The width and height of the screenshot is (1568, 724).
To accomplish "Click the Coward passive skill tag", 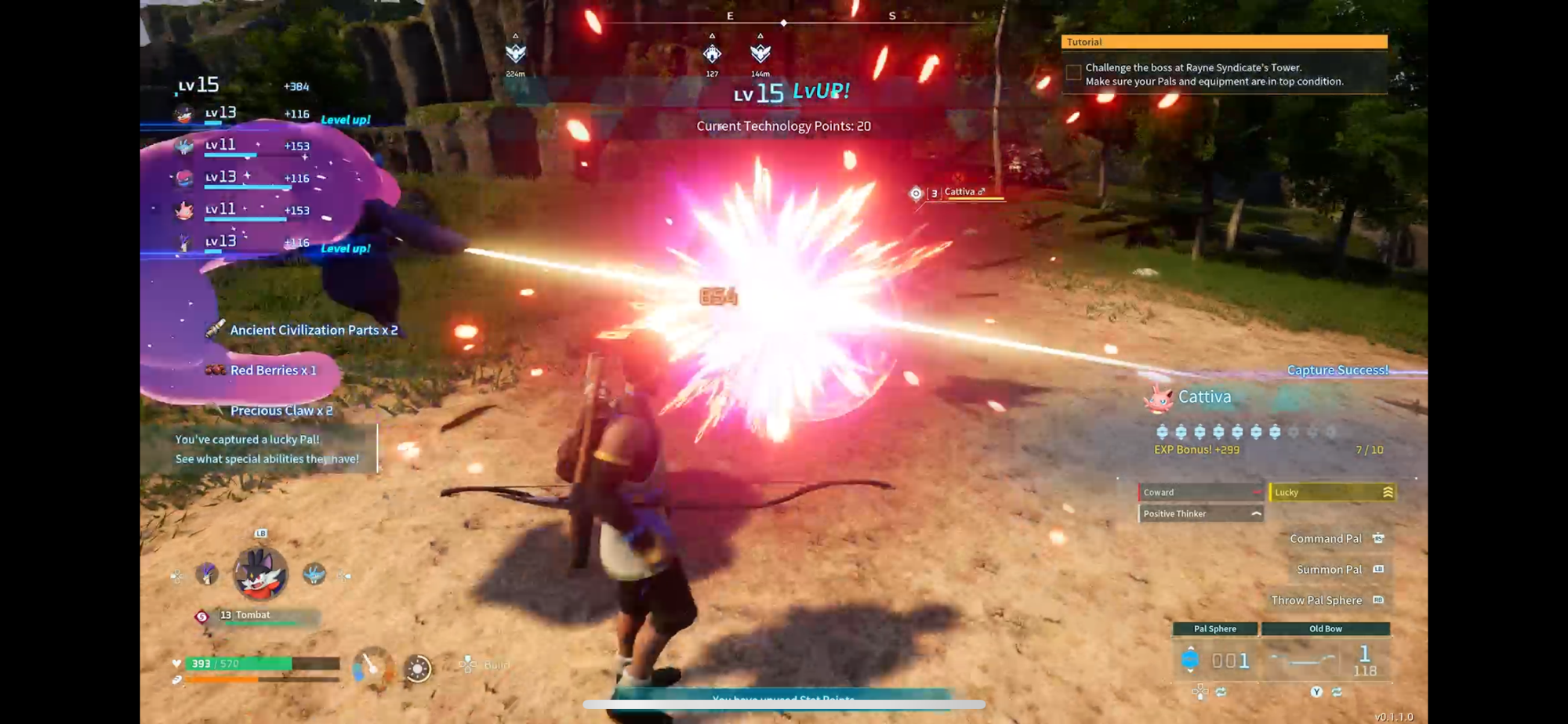I will coord(1200,492).
